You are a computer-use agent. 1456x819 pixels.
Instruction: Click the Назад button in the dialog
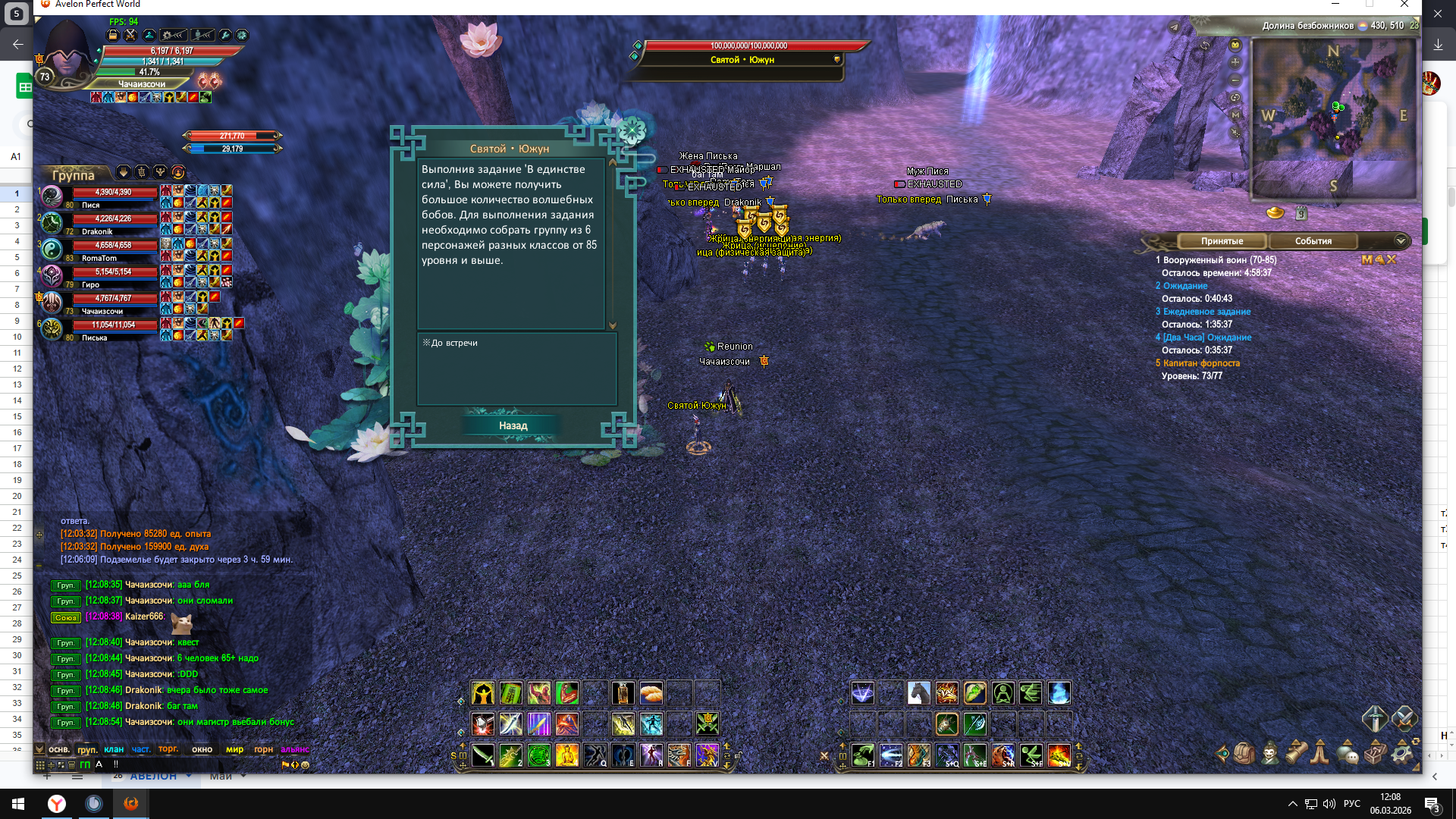(513, 425)
